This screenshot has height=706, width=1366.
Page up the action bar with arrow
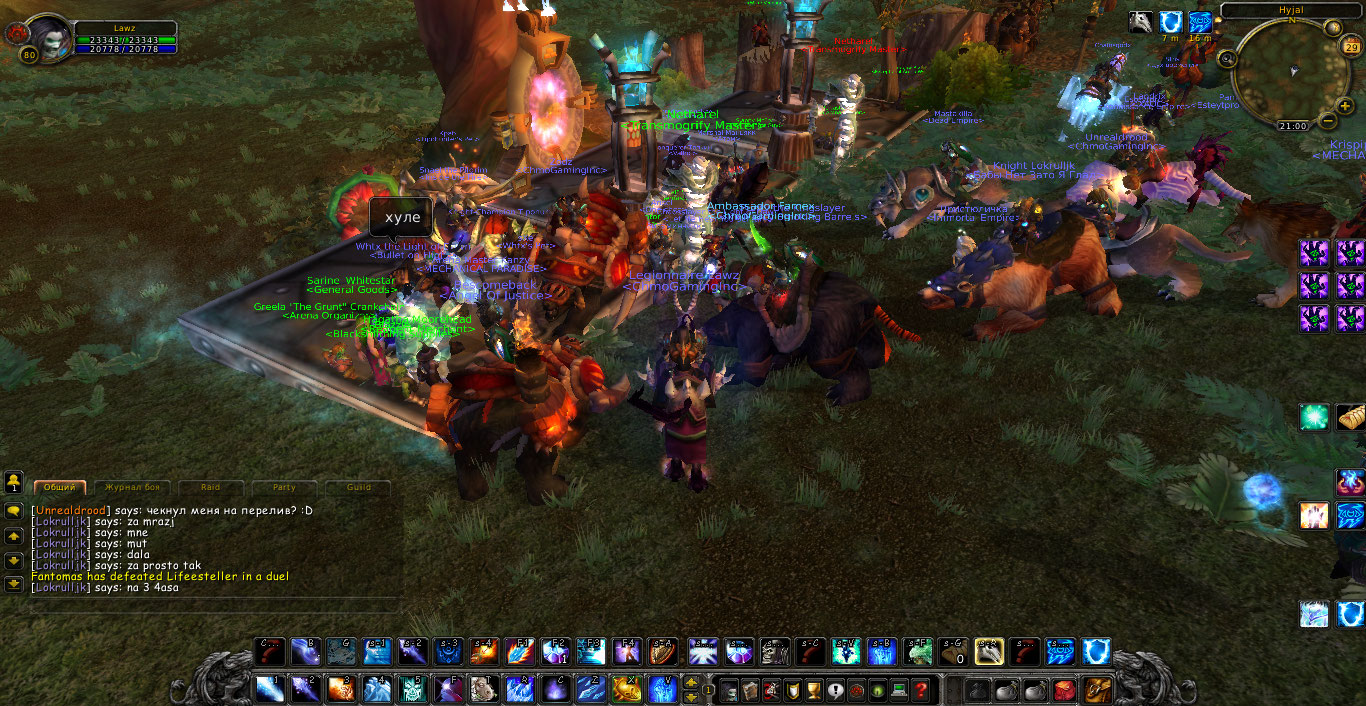(x=691, y=682)
